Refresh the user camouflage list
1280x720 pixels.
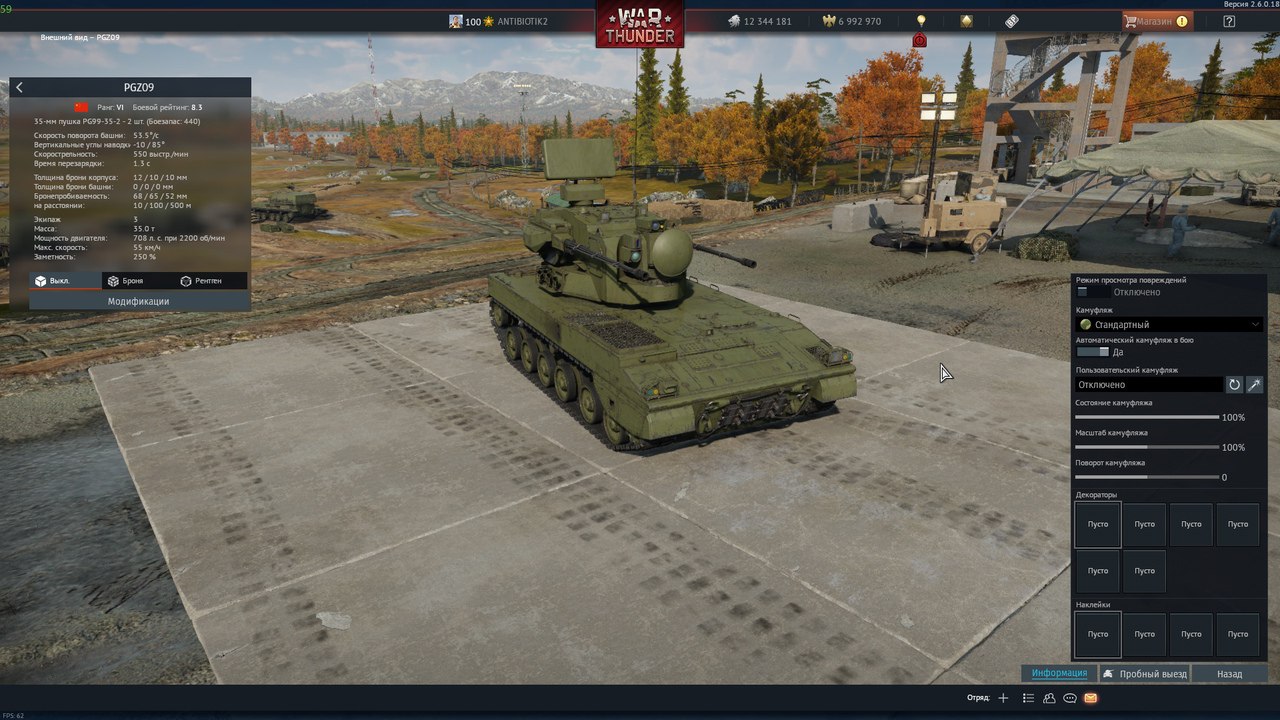(1234, 384)
